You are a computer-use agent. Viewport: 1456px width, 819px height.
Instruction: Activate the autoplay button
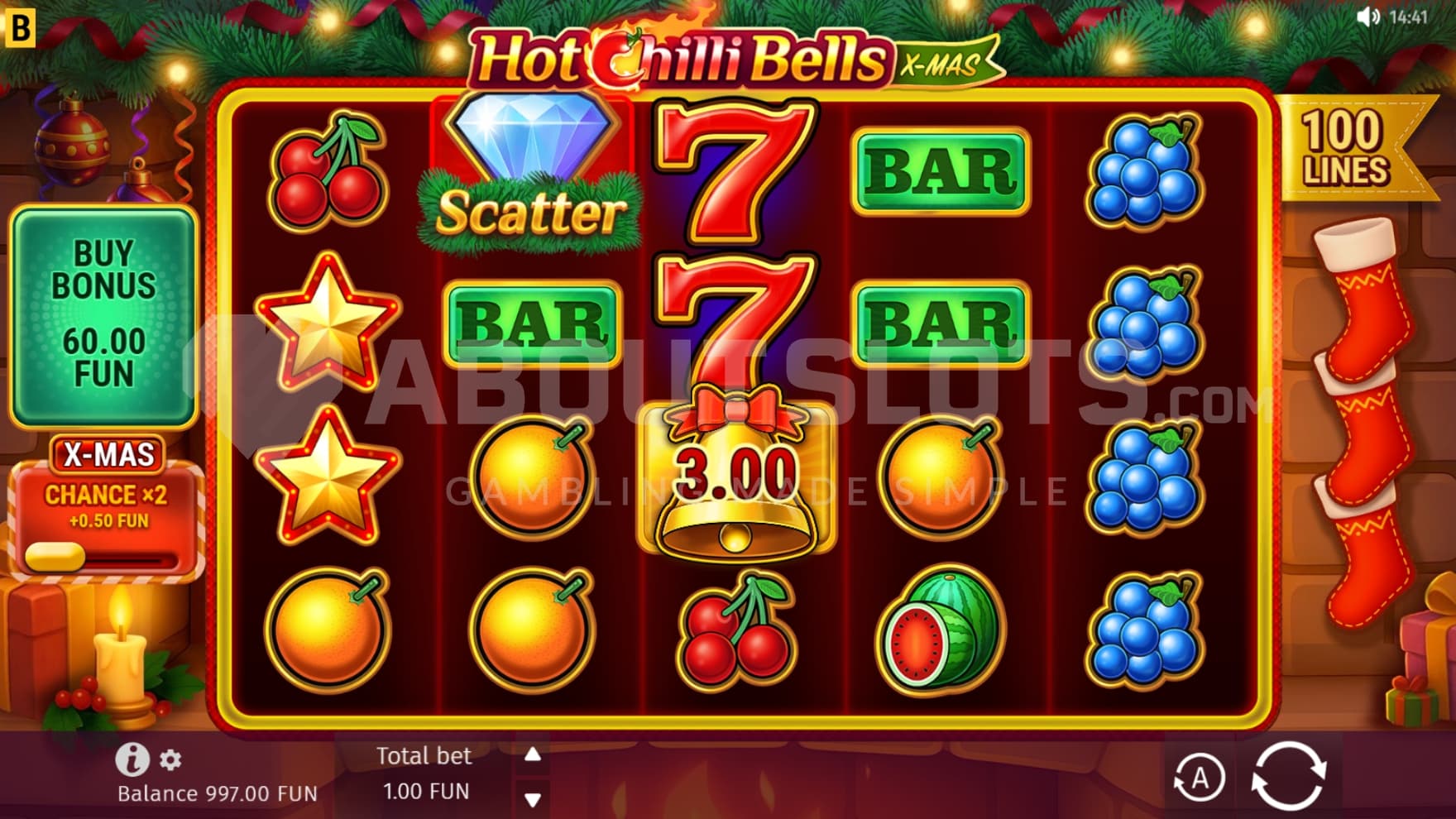(1199, 778)
